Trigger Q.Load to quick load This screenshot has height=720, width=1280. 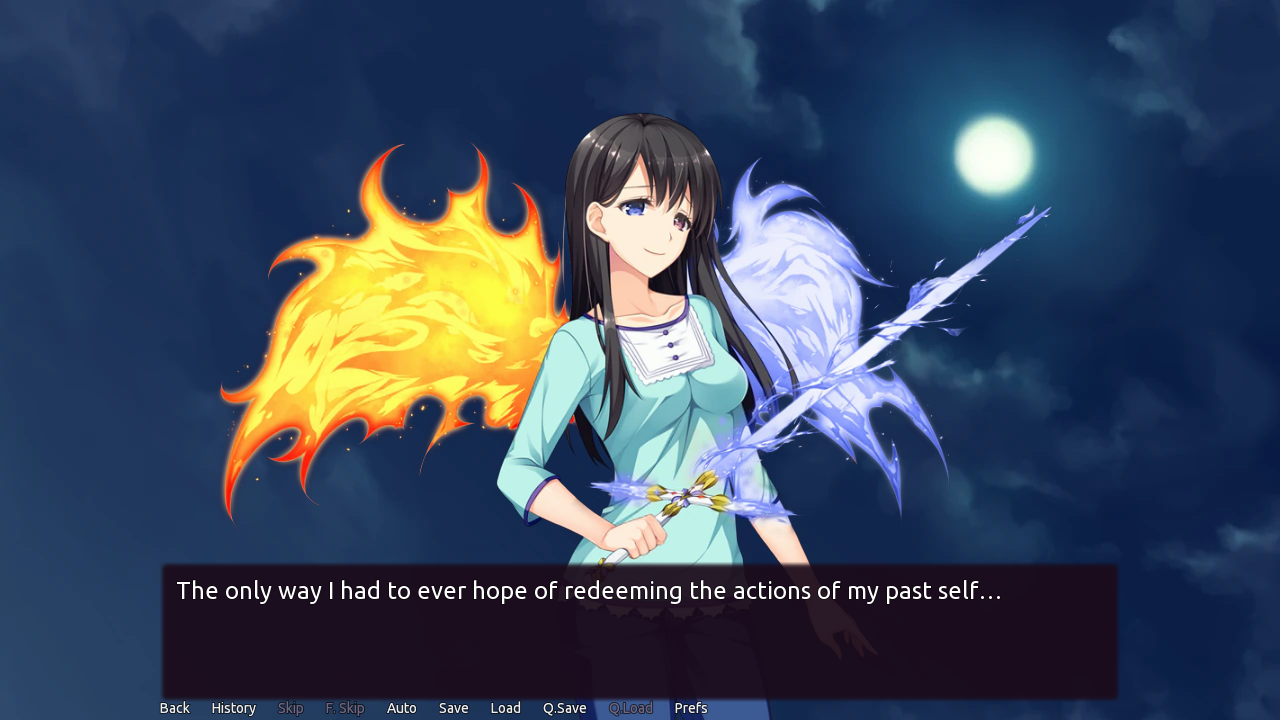(x=631, y=707)
